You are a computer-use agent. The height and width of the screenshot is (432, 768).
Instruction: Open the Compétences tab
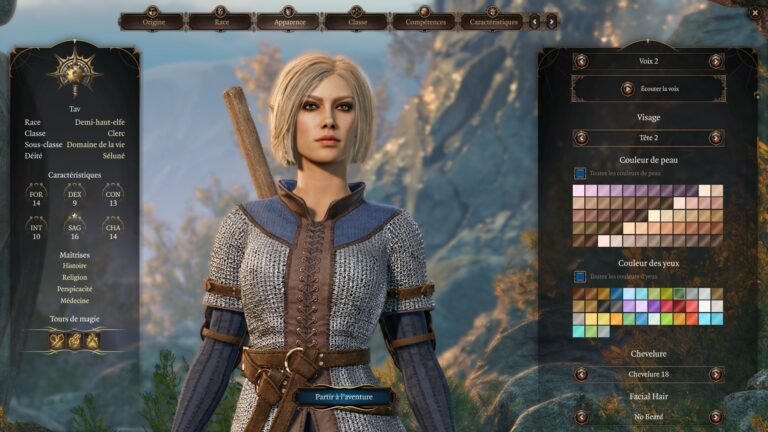tap(424, 21)
